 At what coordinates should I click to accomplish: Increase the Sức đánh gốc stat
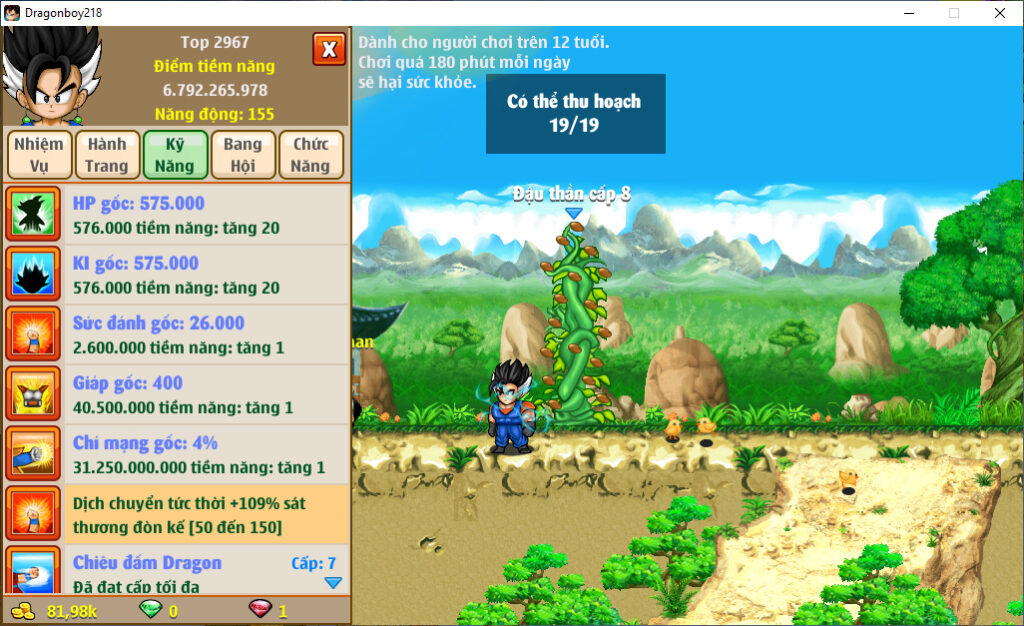tap(176, 334)
